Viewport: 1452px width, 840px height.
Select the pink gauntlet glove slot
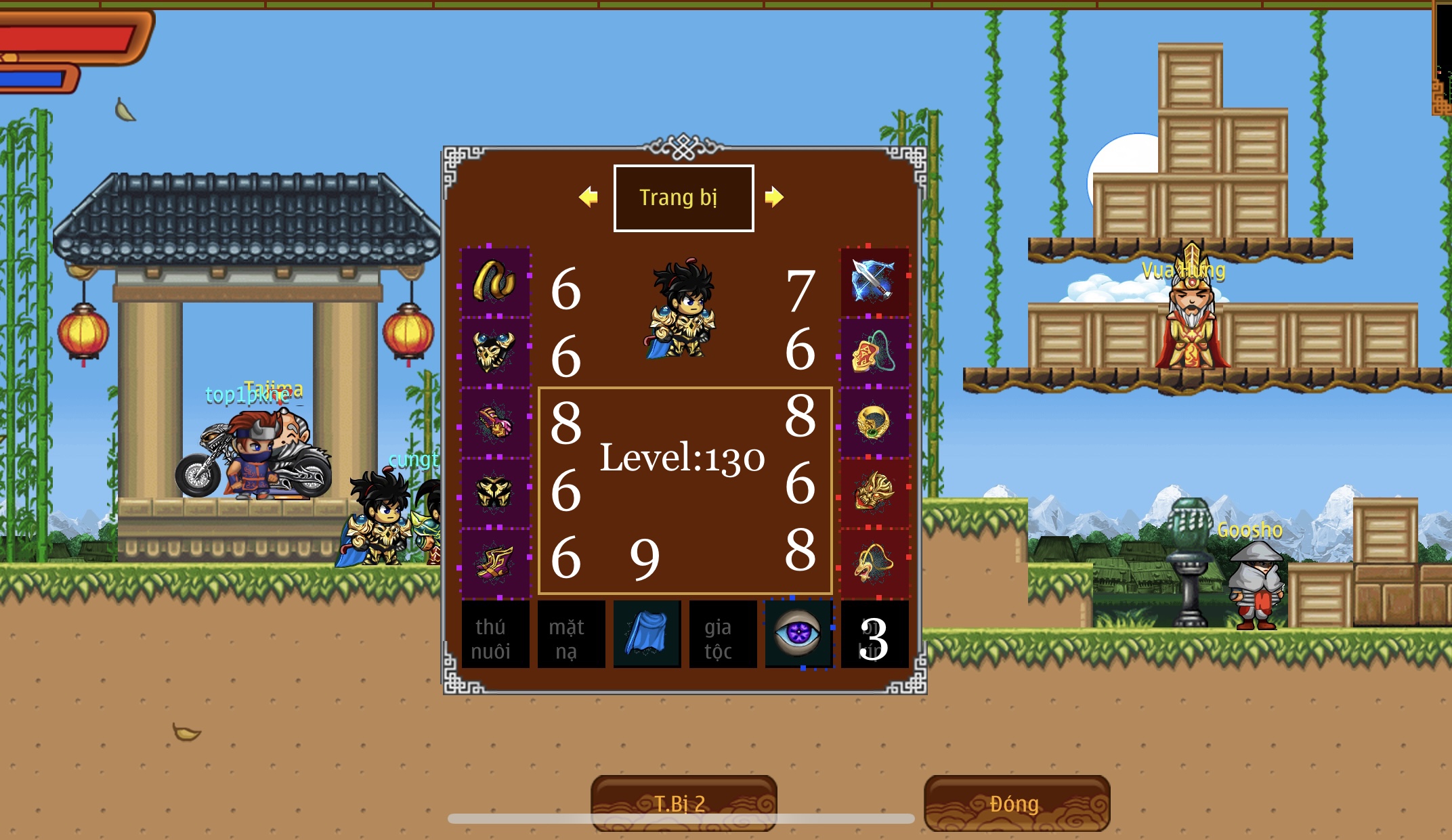pos(495,422)
